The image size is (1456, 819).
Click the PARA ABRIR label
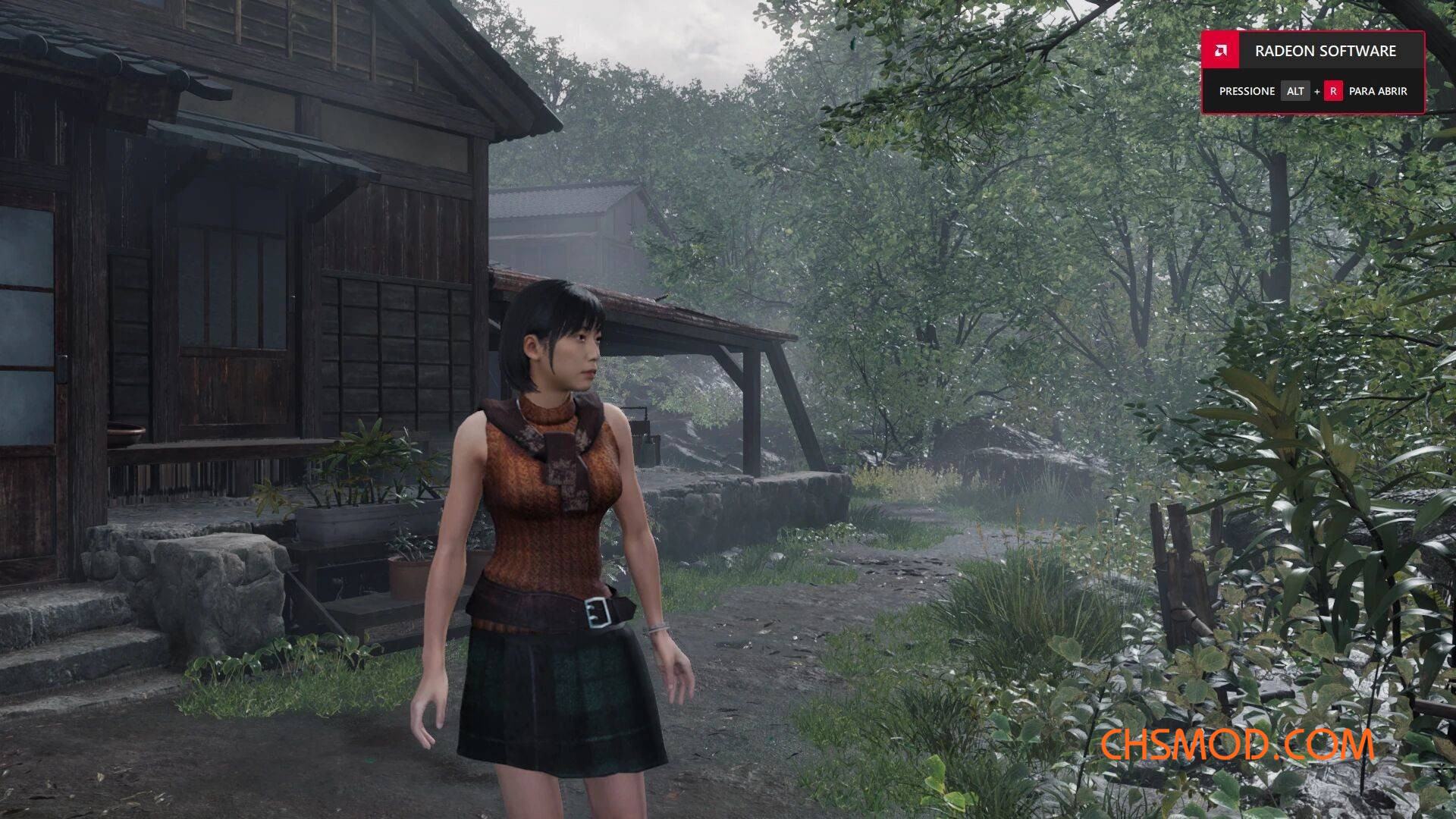point(1377,91)
